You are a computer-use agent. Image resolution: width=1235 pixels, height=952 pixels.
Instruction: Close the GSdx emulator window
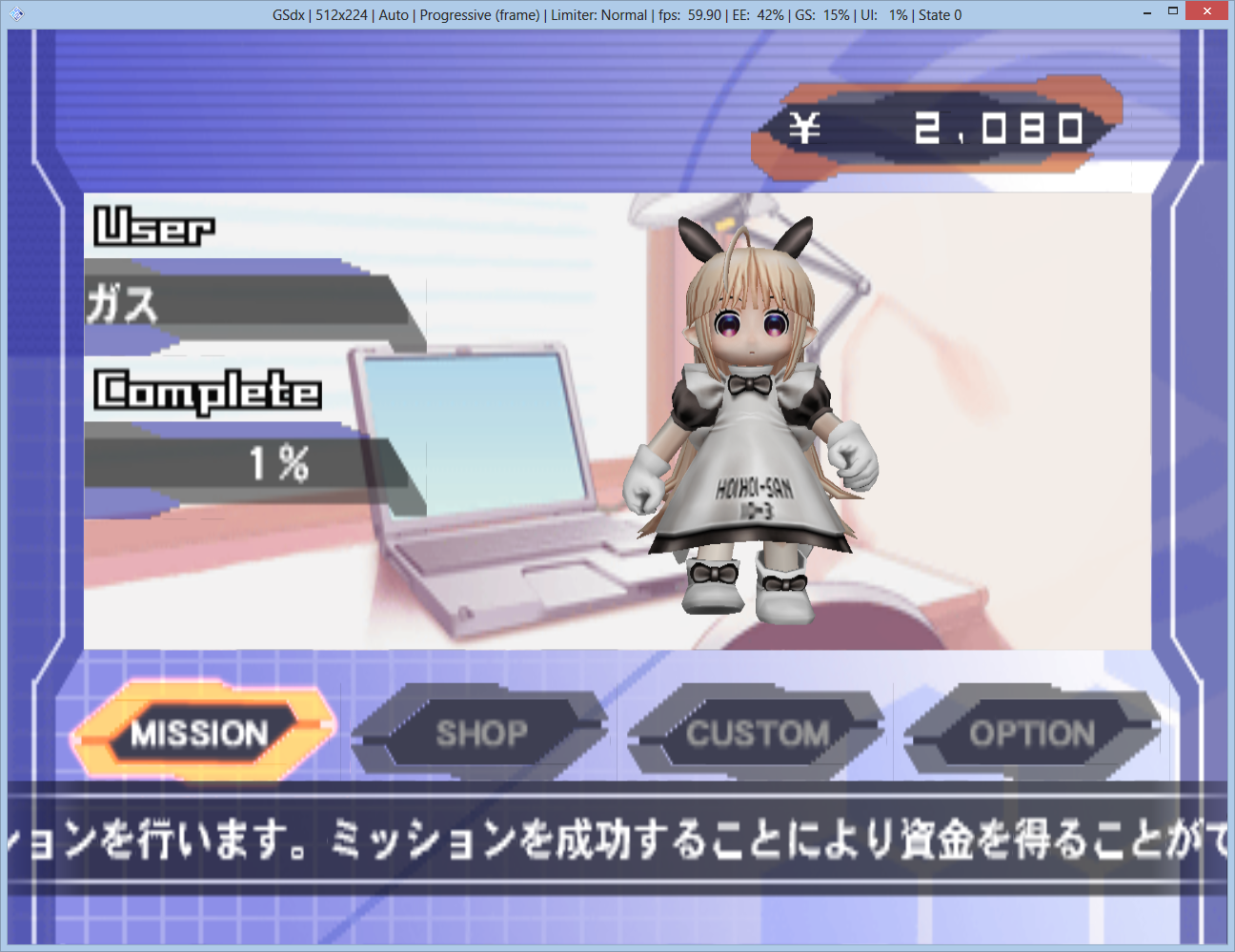coord(1207,11)
